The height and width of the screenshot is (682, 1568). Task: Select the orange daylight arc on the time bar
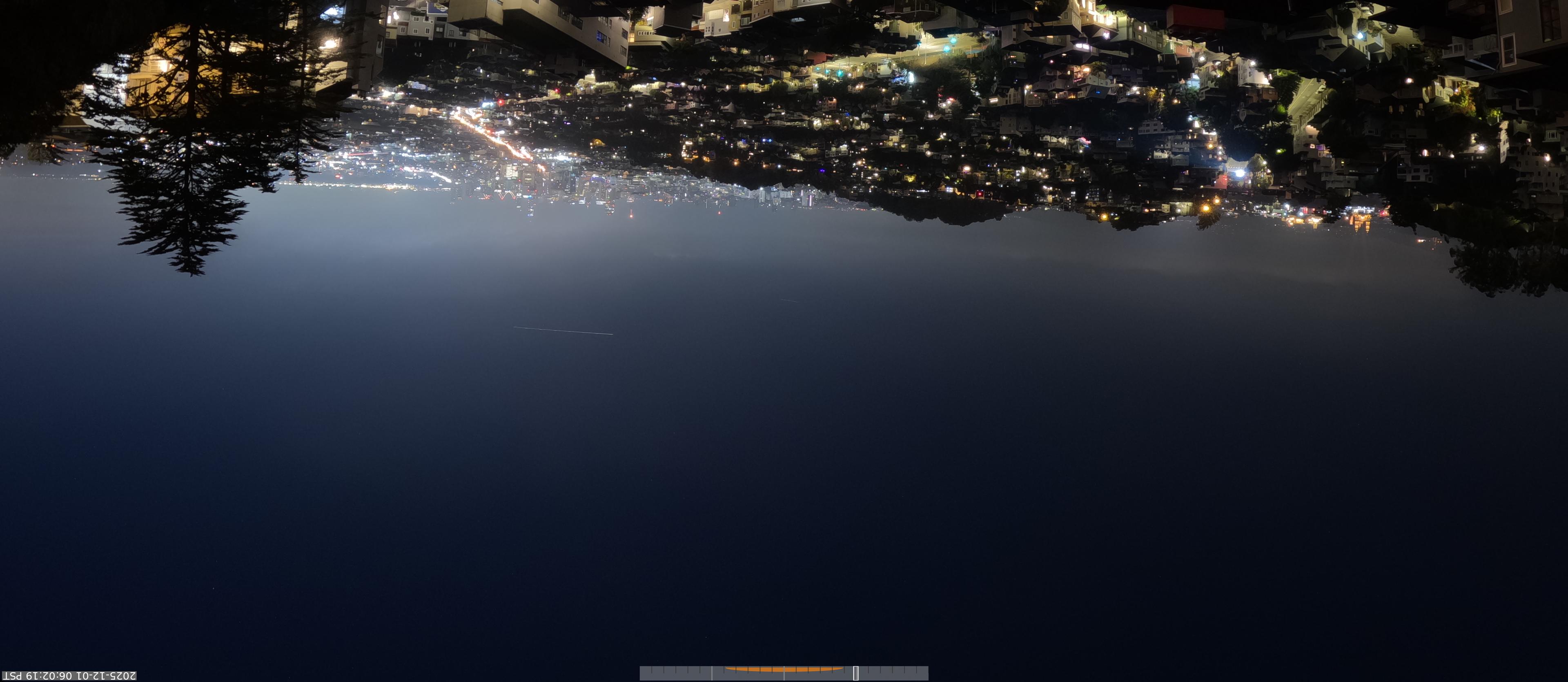pyautogui.click(x=784, y=669)
